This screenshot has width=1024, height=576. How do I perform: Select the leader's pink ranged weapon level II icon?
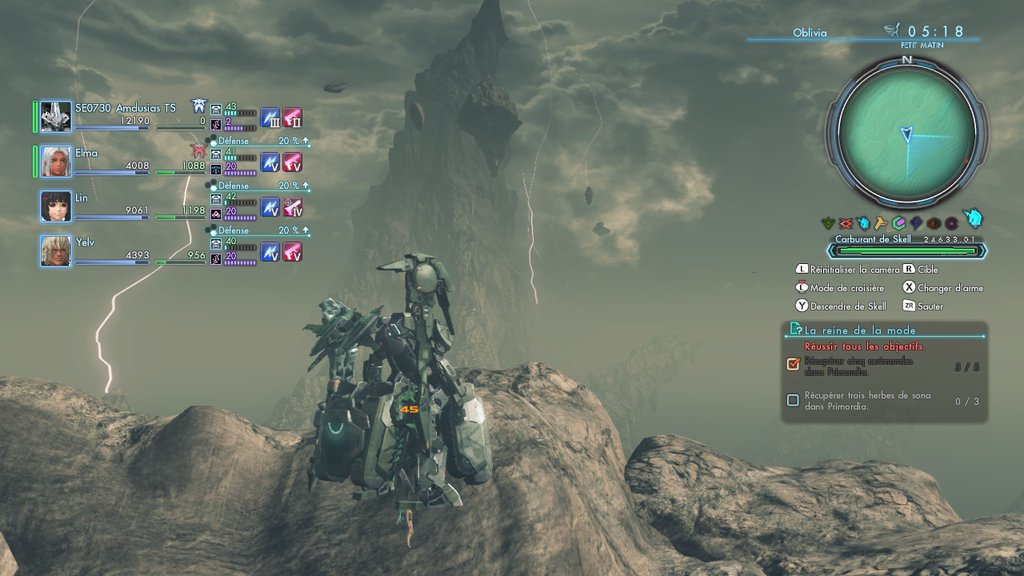pyautogui.click(x=292, y=118)
